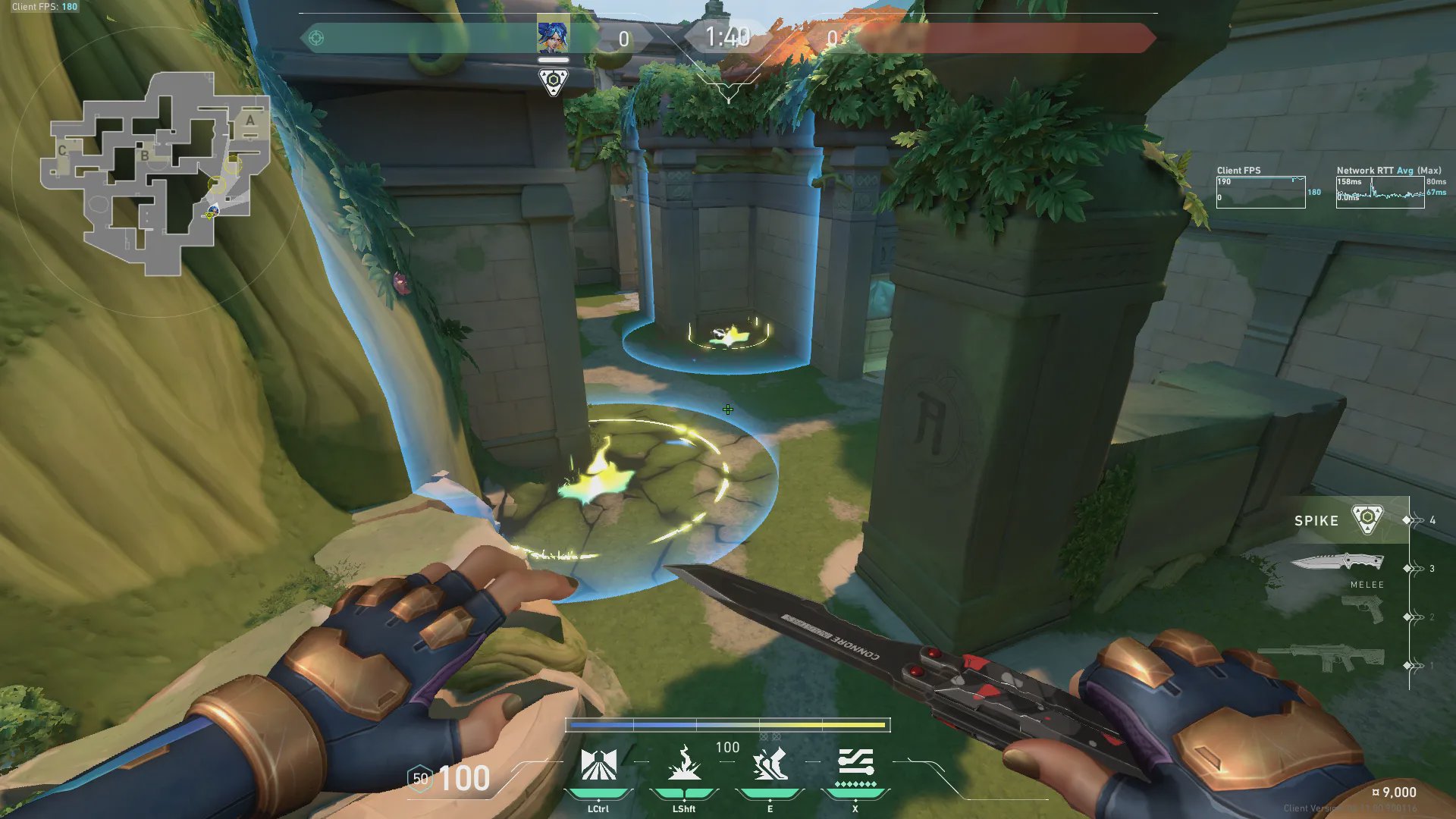Click the minimap in the corner

155,173
